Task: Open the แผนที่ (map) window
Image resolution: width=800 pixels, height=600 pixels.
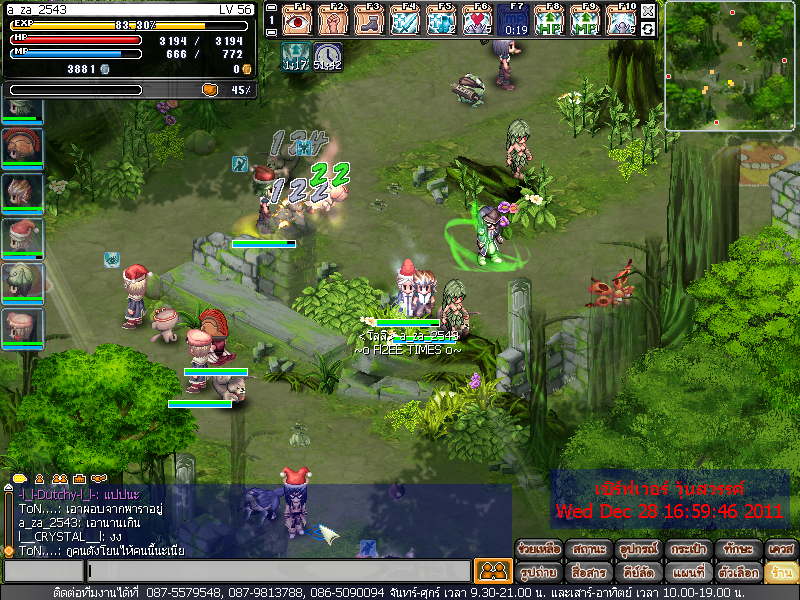Action: tap(686, 573)
